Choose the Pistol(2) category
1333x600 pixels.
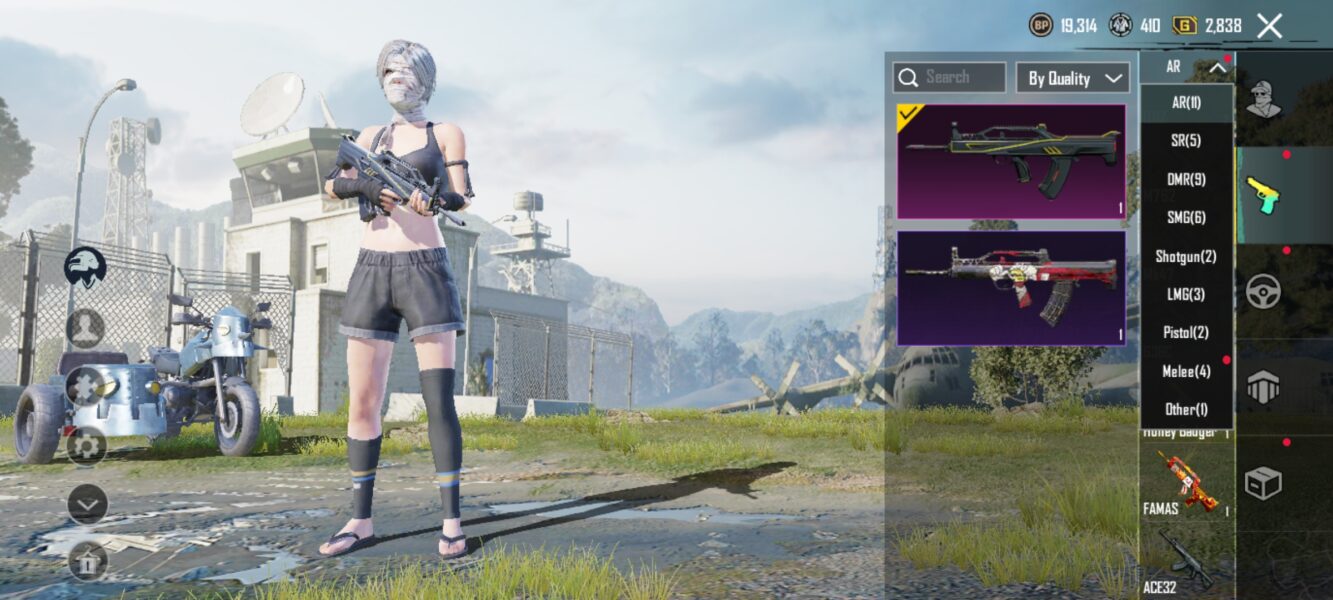click(x=1186, y=332)
